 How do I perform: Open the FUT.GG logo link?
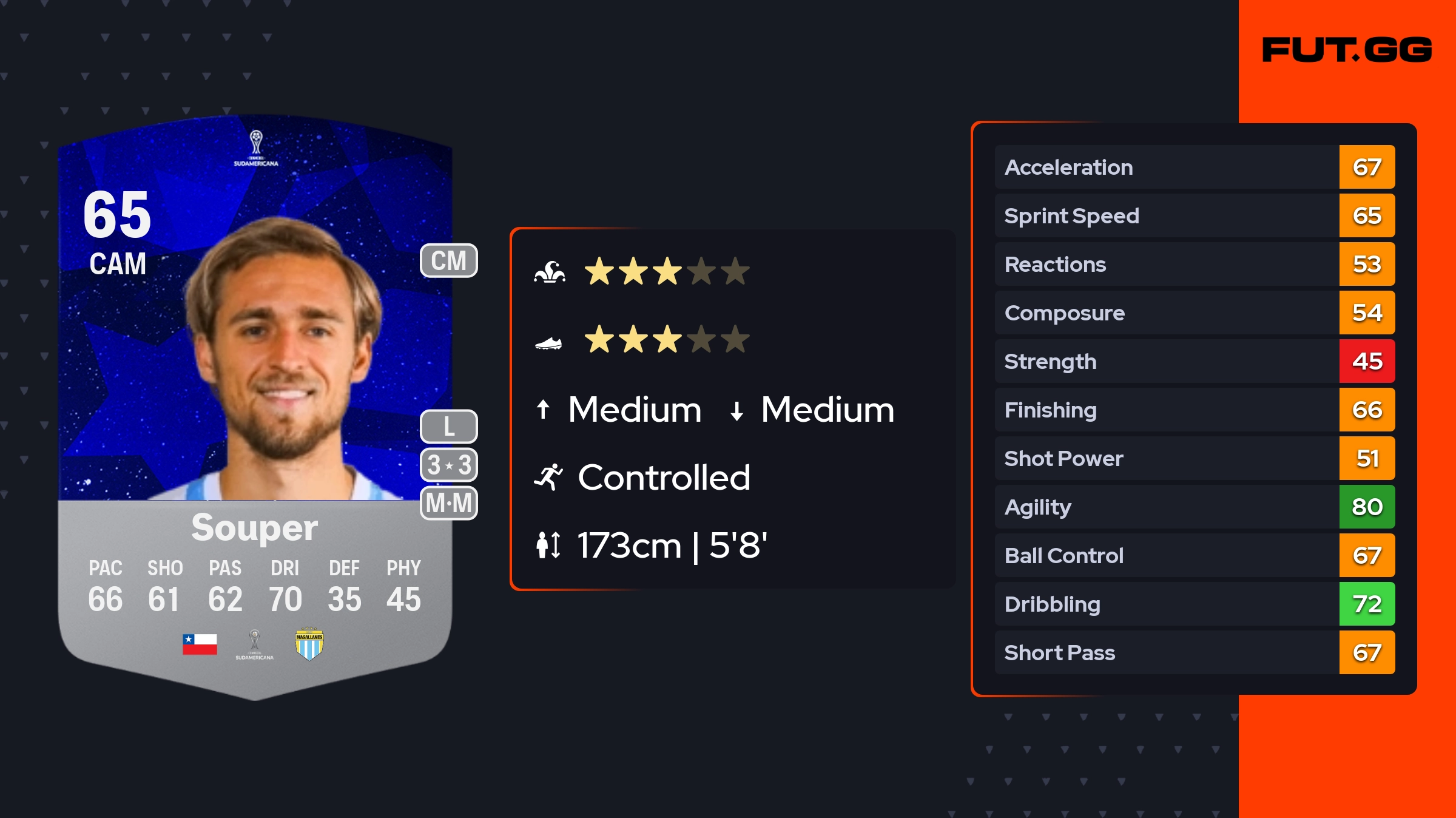(x=1347, y=50)
